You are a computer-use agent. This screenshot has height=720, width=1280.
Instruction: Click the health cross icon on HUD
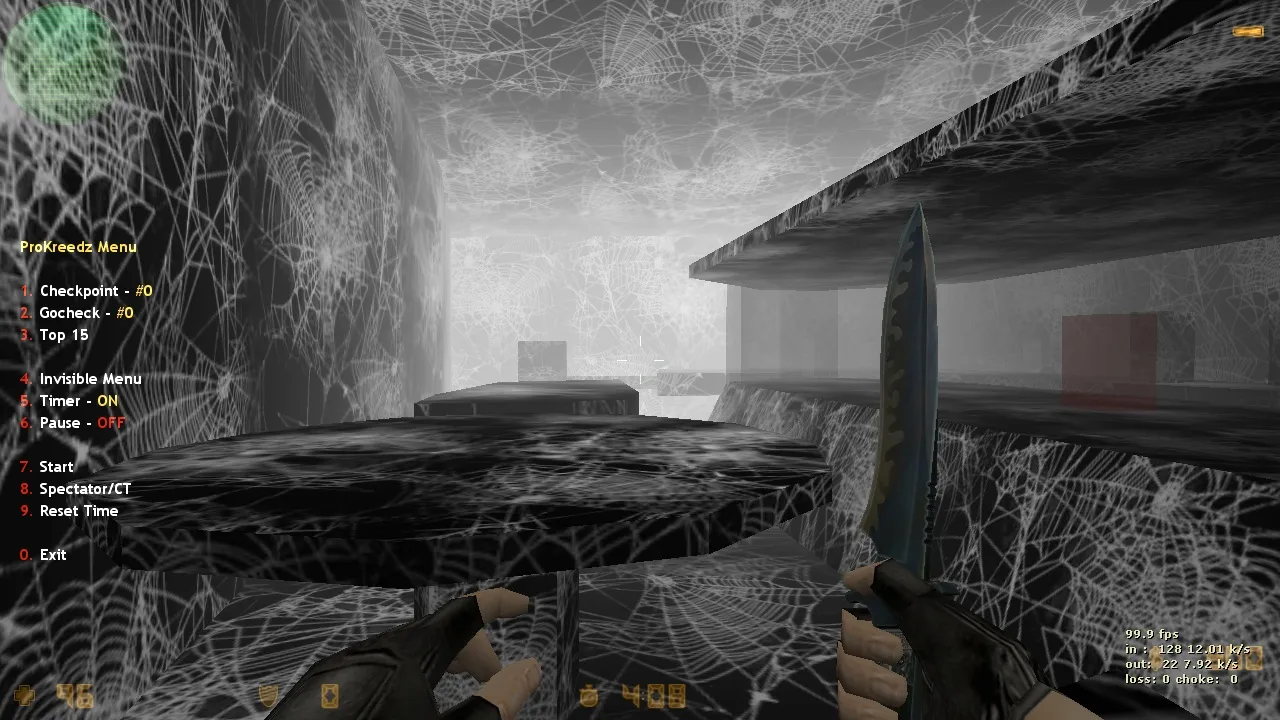25,693
